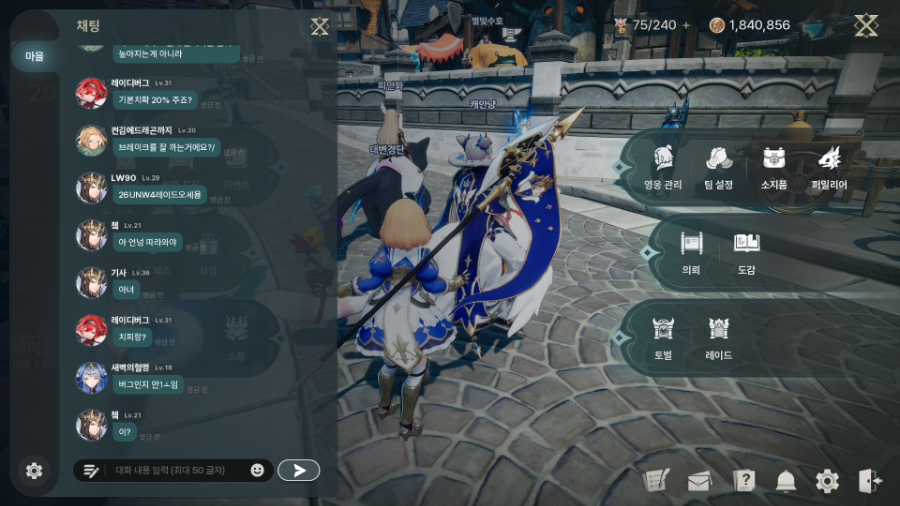The height and width of the screenshot is (506, 900).
Task: Open the 퍼밀리어 familiar menu
Action: pyautogui.click(x=829, y=167)
